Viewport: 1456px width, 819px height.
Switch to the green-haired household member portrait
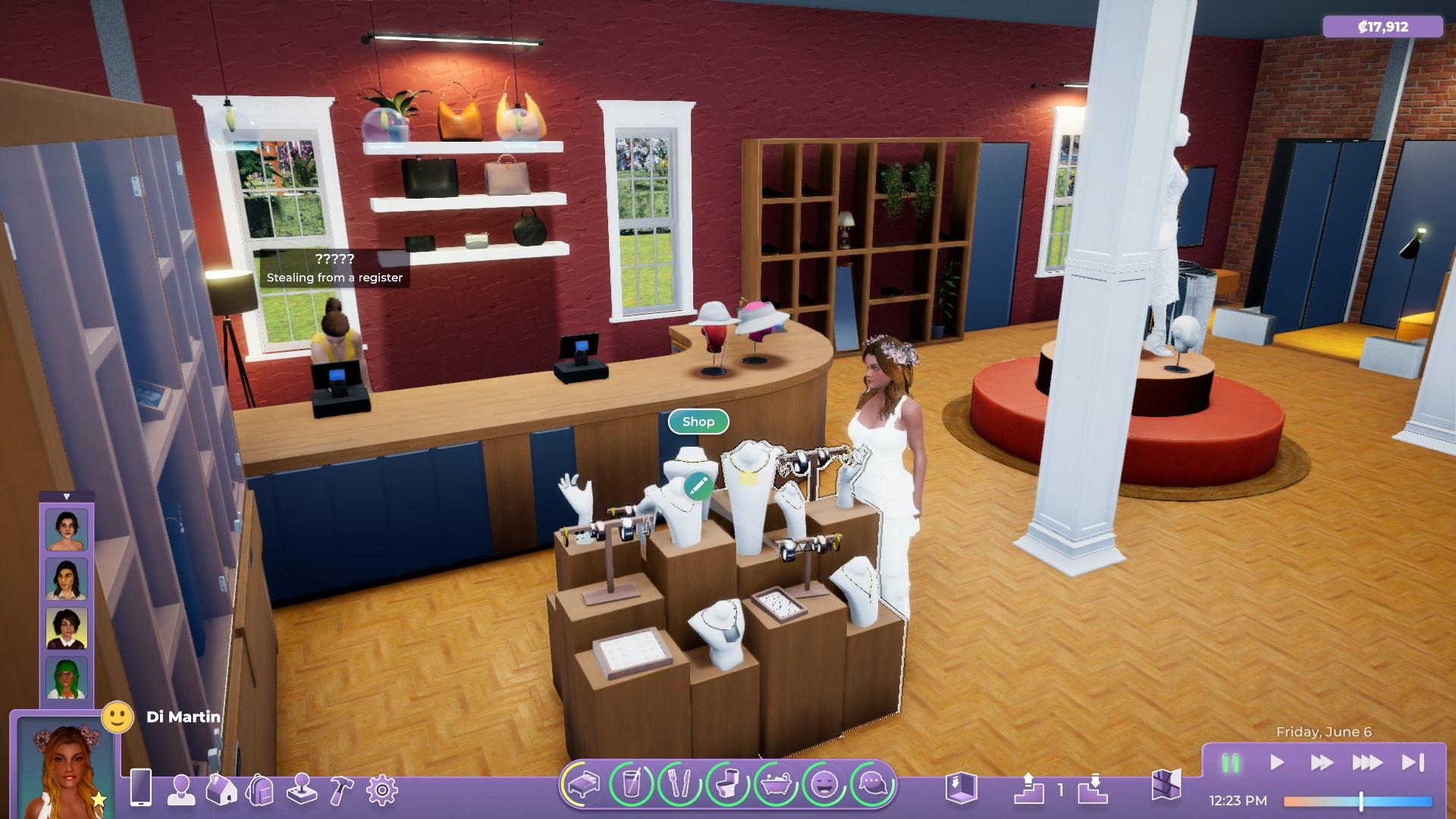tap(67, 676)
